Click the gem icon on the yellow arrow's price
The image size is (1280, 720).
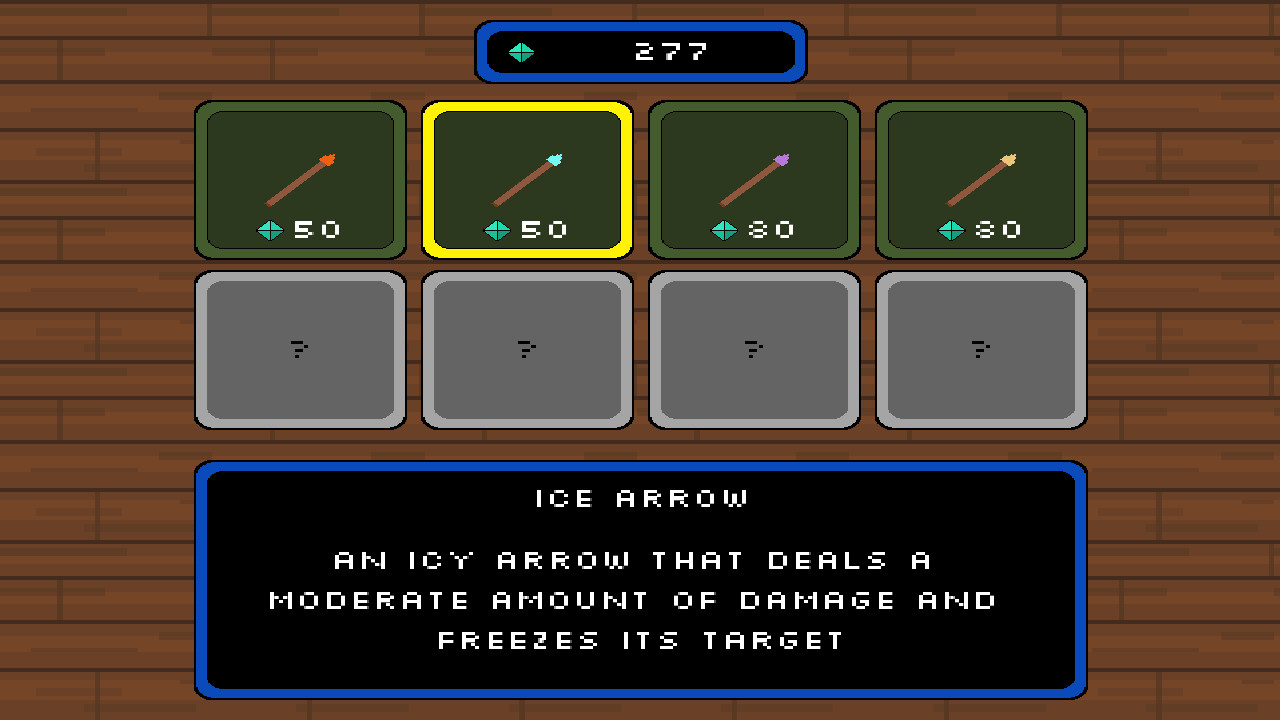950,229
